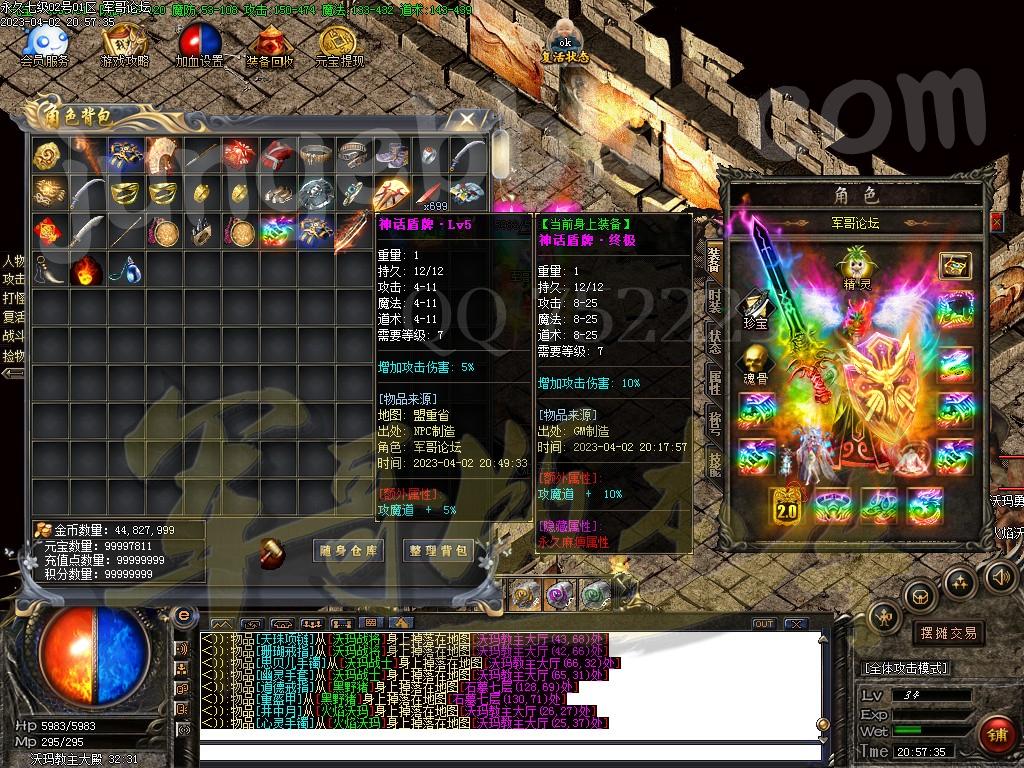The image size is (1024, 768).
Task: Open the 技能 skills tab
Action: click(x=715, y=461)
